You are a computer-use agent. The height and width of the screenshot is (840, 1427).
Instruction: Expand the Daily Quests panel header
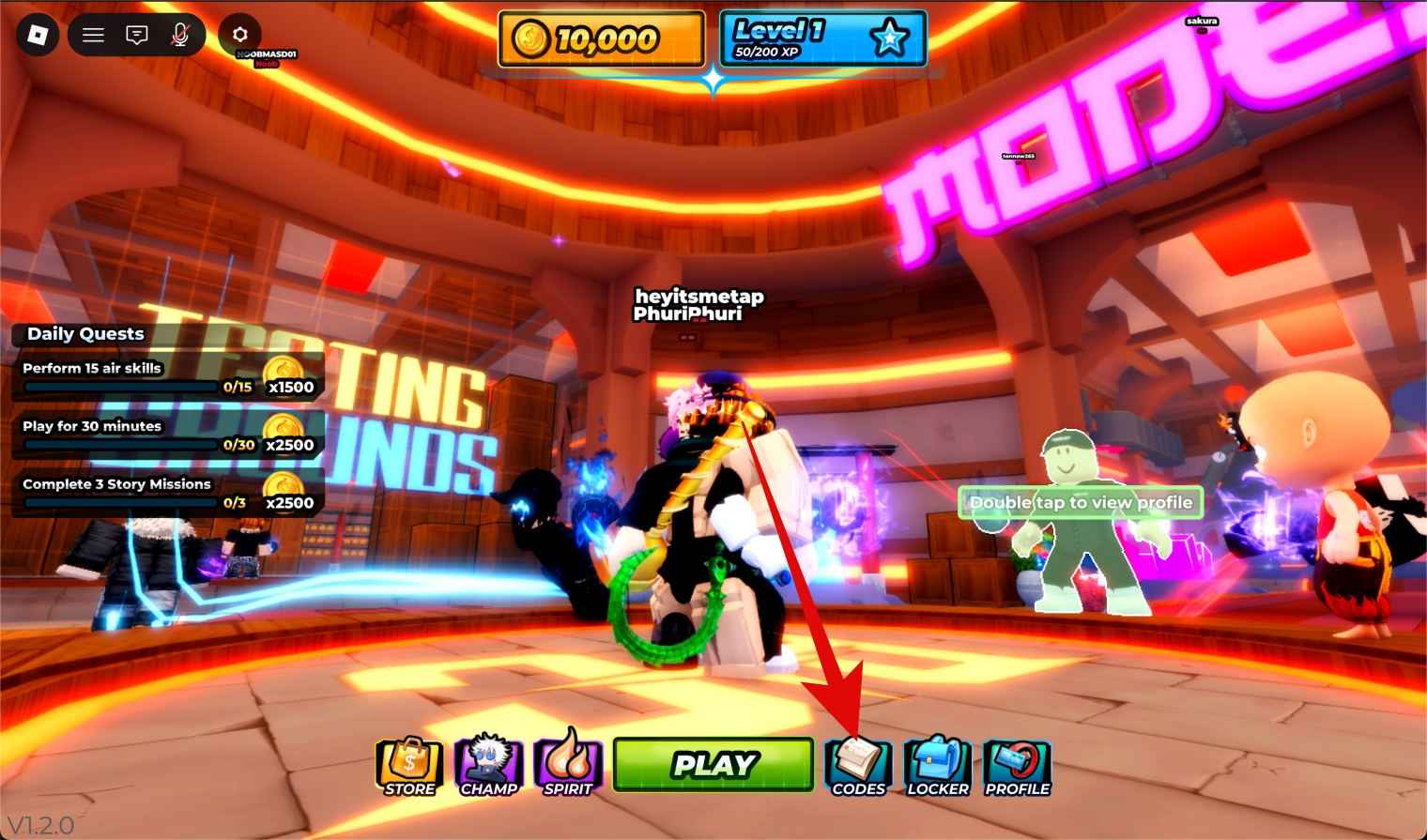[83, 334]
